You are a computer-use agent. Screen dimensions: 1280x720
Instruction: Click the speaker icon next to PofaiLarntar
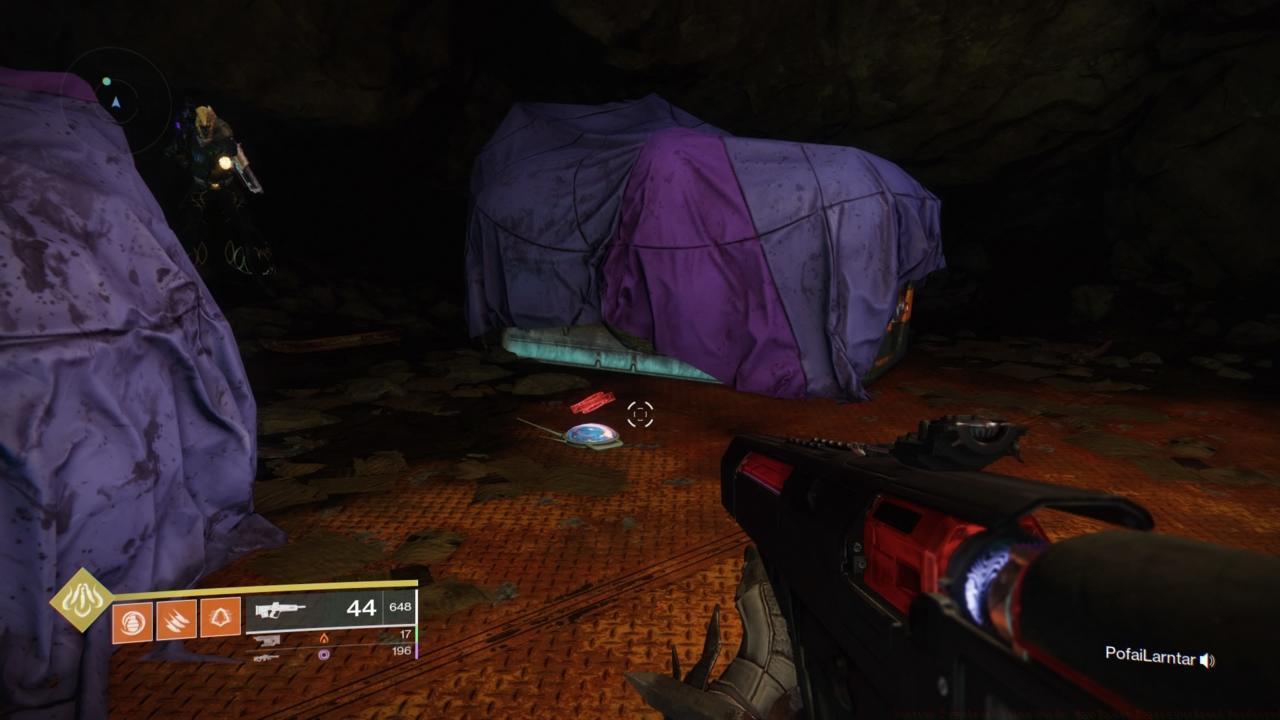[x=1207, y=660]
